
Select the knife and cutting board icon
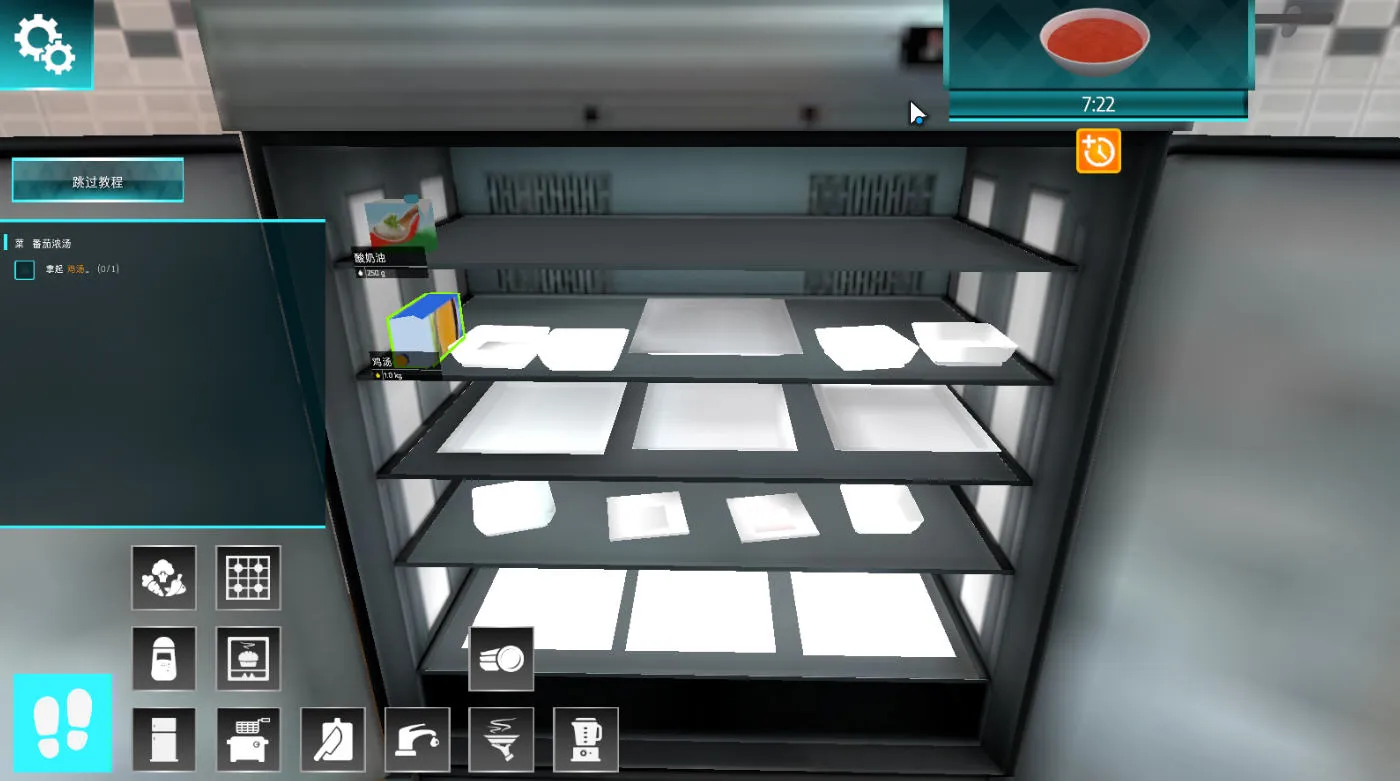[x=333, y=738]
